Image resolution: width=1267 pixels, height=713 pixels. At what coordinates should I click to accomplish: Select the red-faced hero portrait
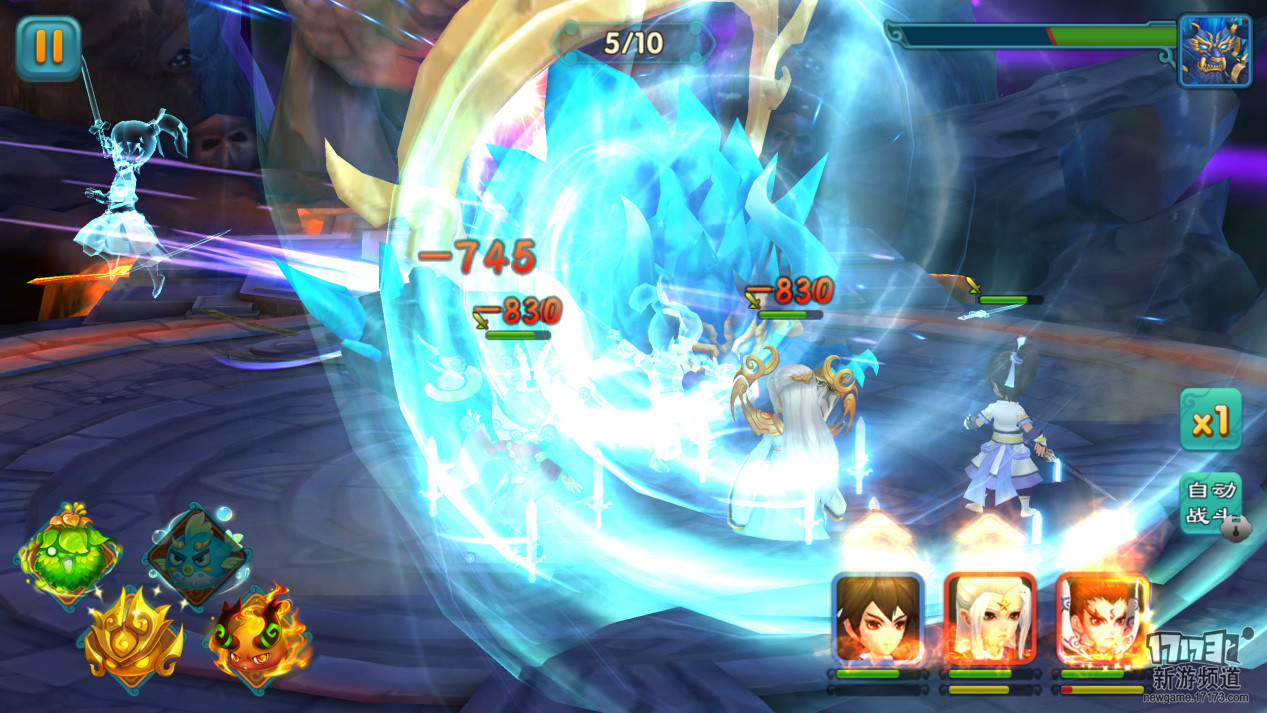click(x=1100, y=619)
